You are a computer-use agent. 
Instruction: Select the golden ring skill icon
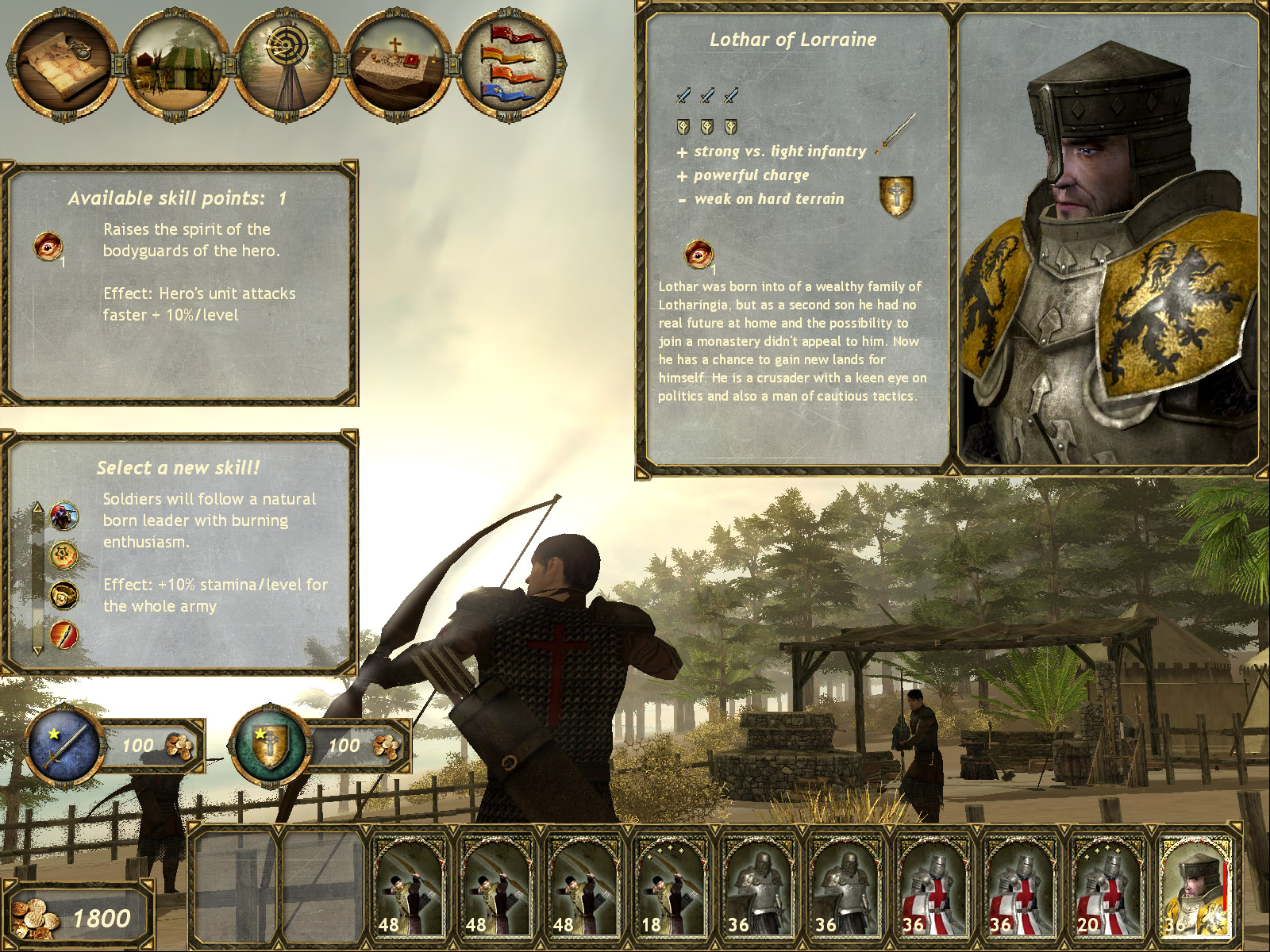click(x=63, y=595)
